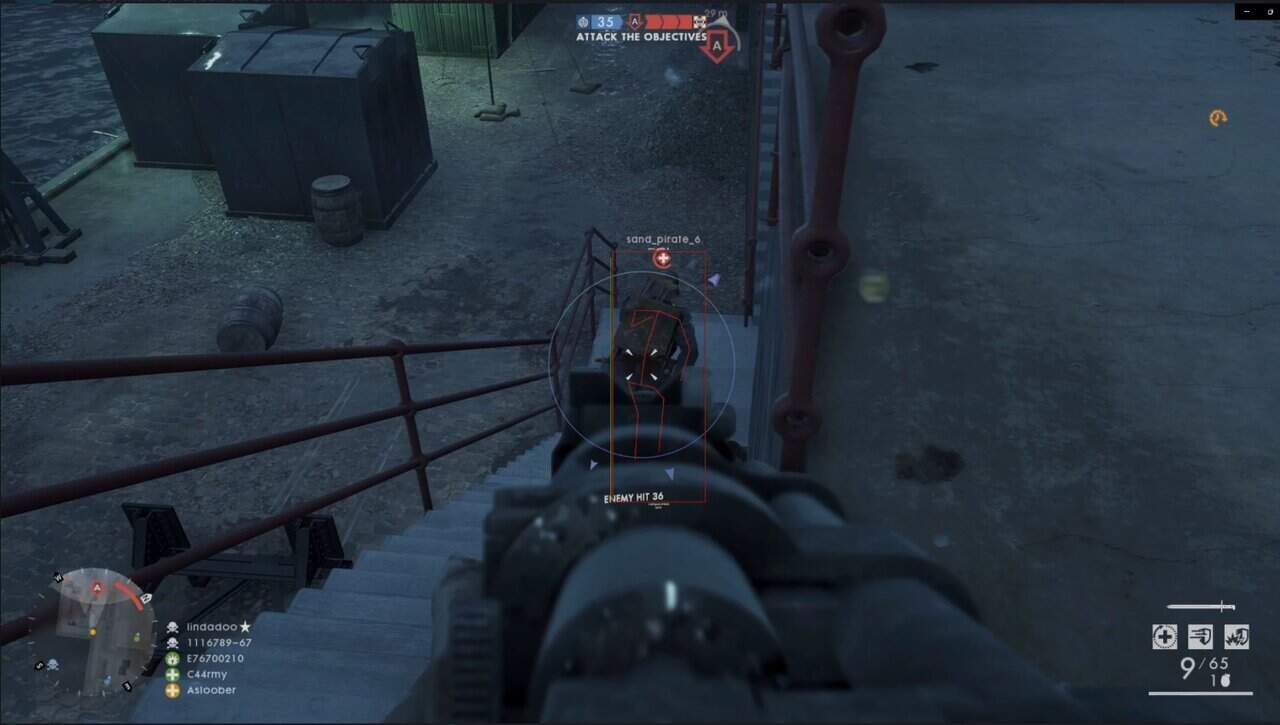
Task: Select the explosive burst gadget icon
Action: pos(1236,637)
